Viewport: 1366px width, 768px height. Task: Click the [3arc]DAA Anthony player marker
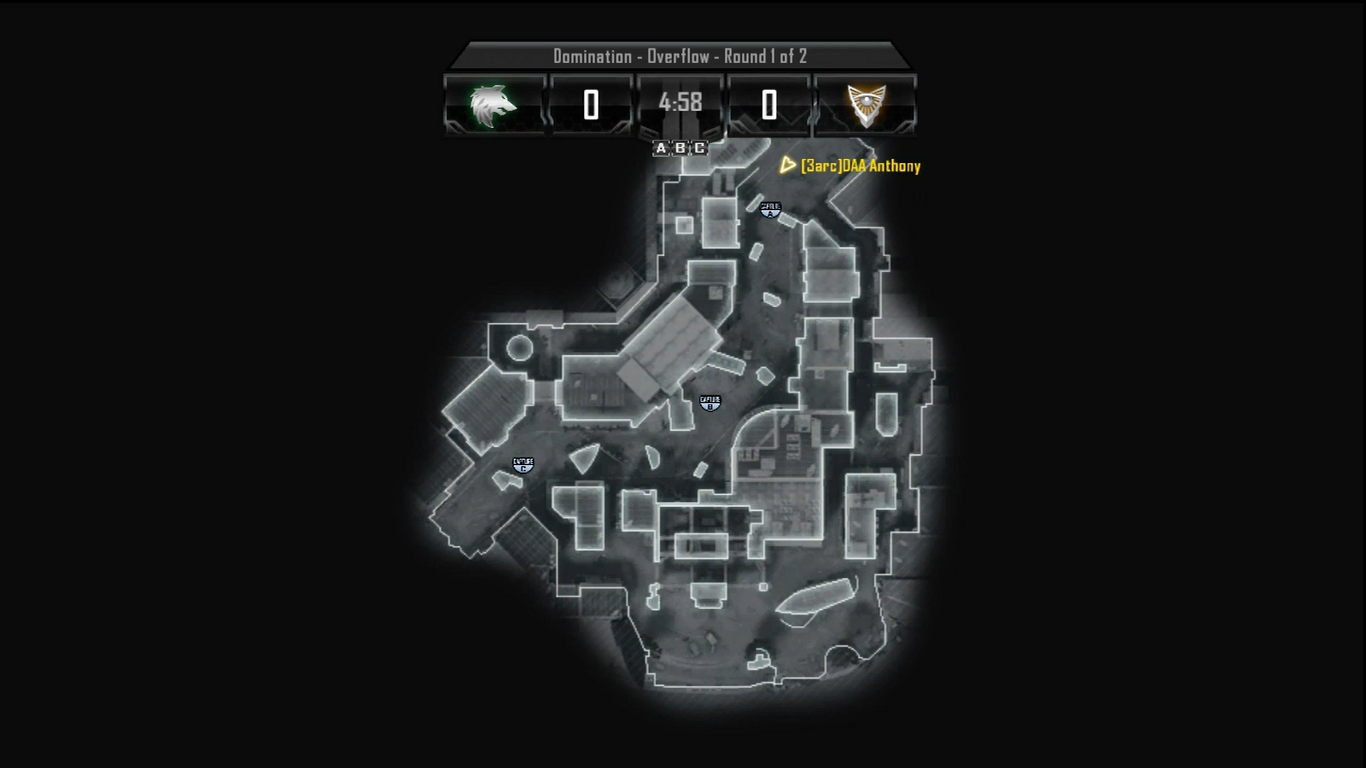[x=788, y=165]
